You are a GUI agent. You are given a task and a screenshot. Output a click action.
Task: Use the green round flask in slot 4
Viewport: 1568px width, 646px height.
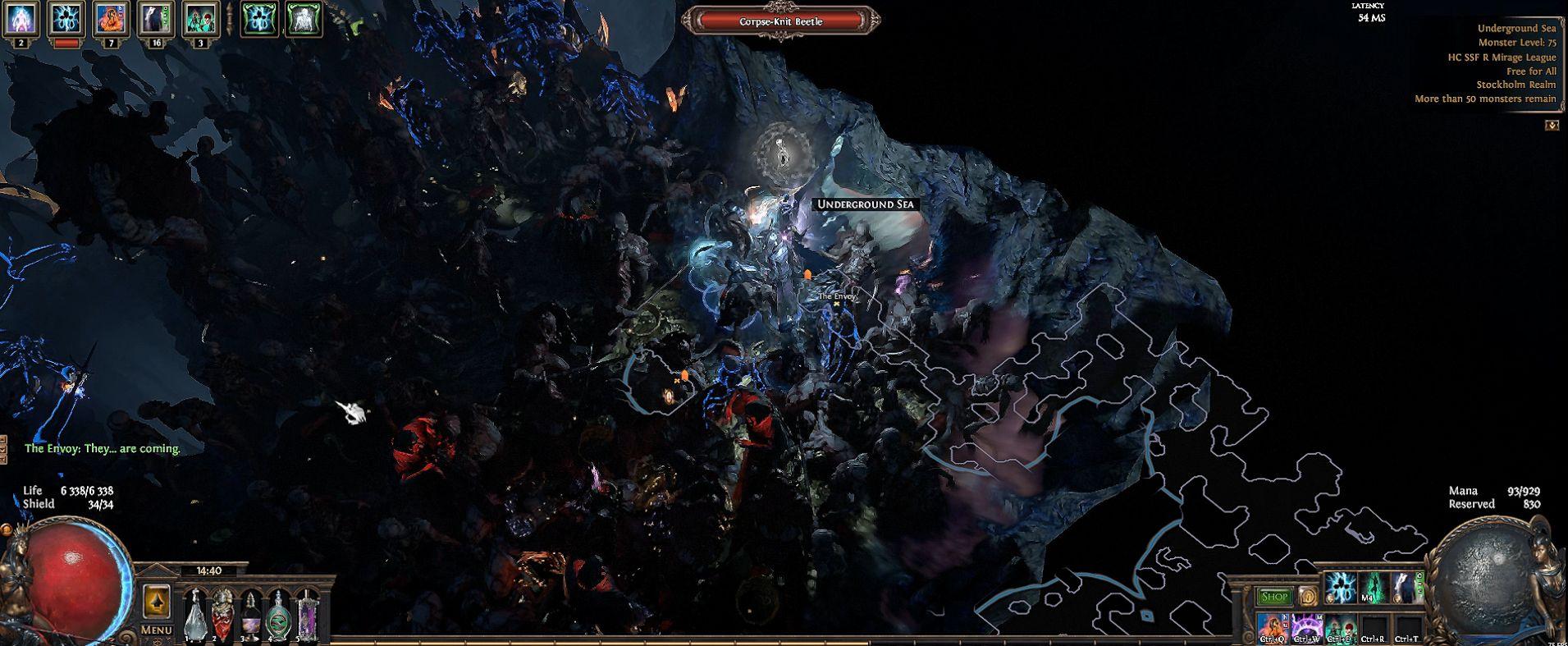279,612
